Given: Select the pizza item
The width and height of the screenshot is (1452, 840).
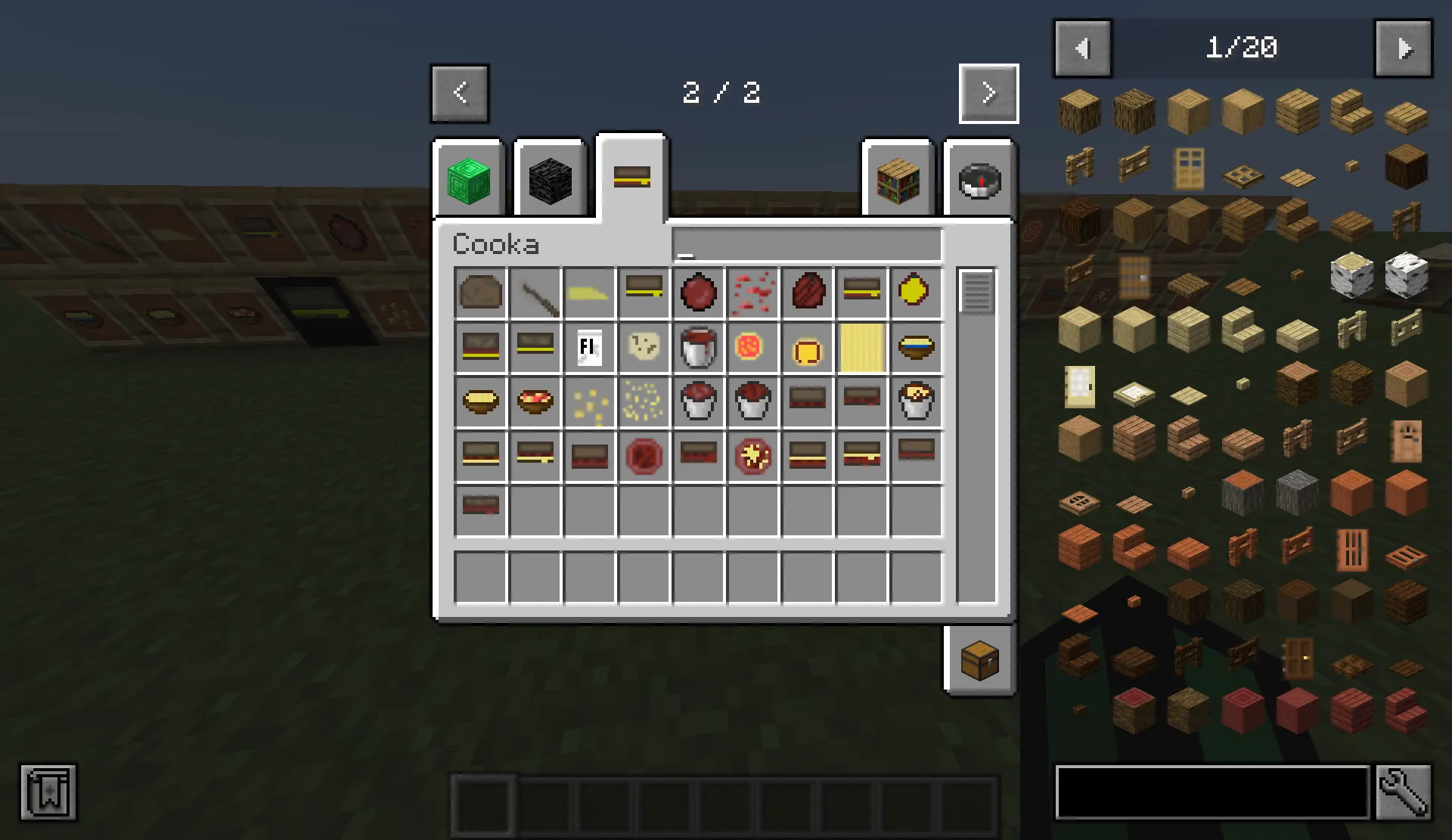Looking at the screenshot, I should (x=752, y=348).
